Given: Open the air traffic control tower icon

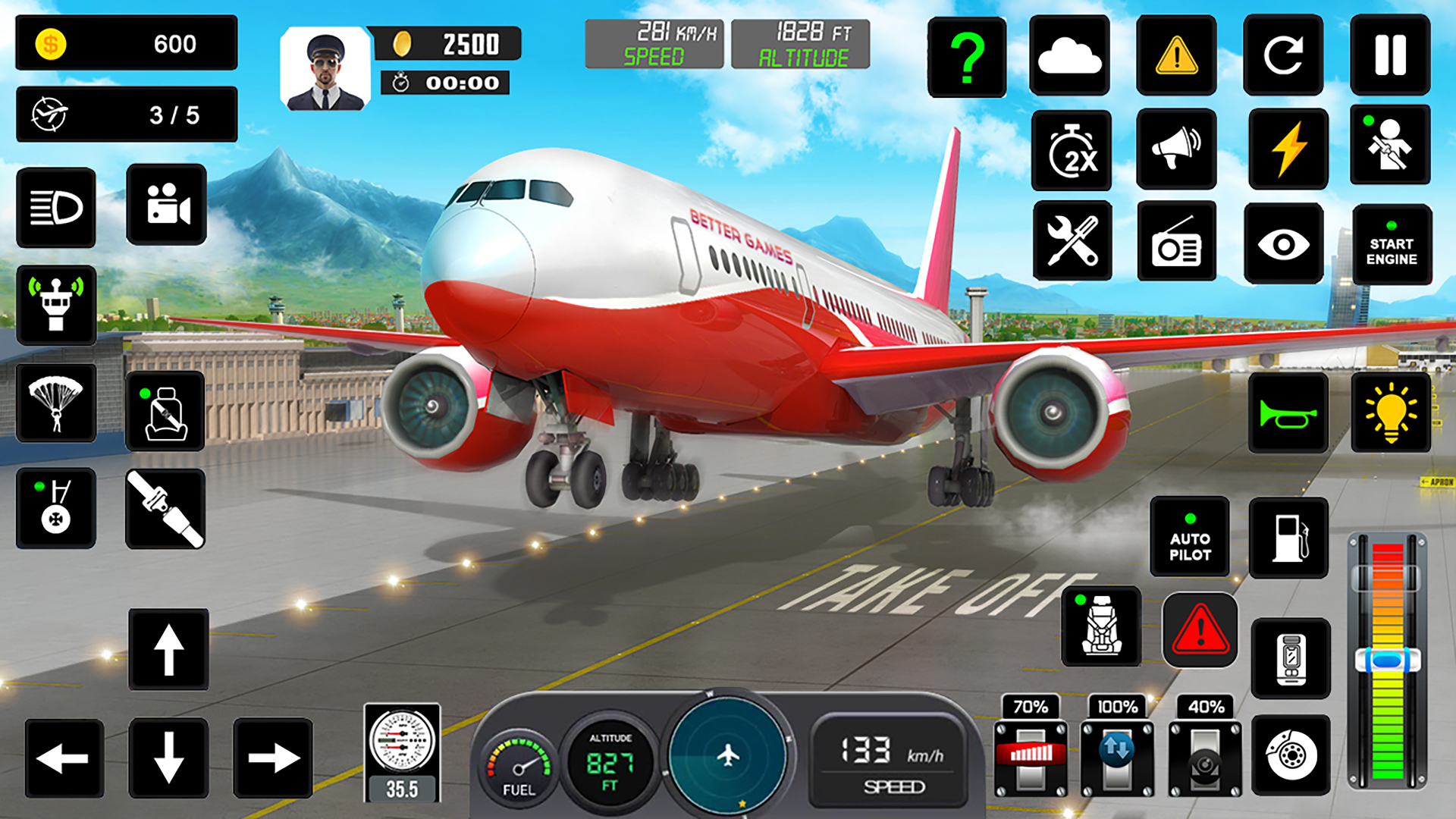Looking at the screenshot, I should pos(57,306).
